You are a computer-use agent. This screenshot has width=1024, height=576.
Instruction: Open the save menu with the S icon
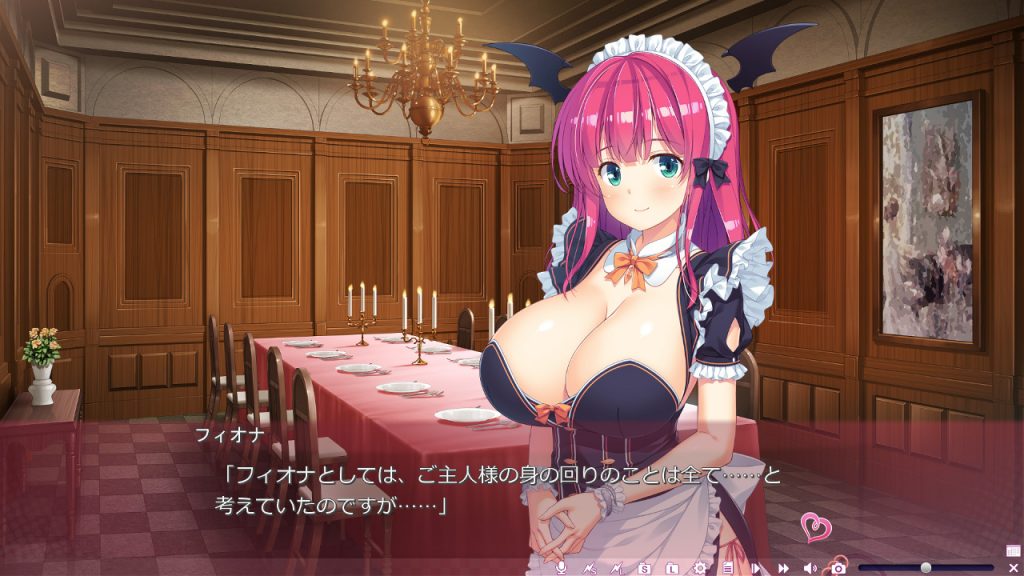click(x=645, y=568)
